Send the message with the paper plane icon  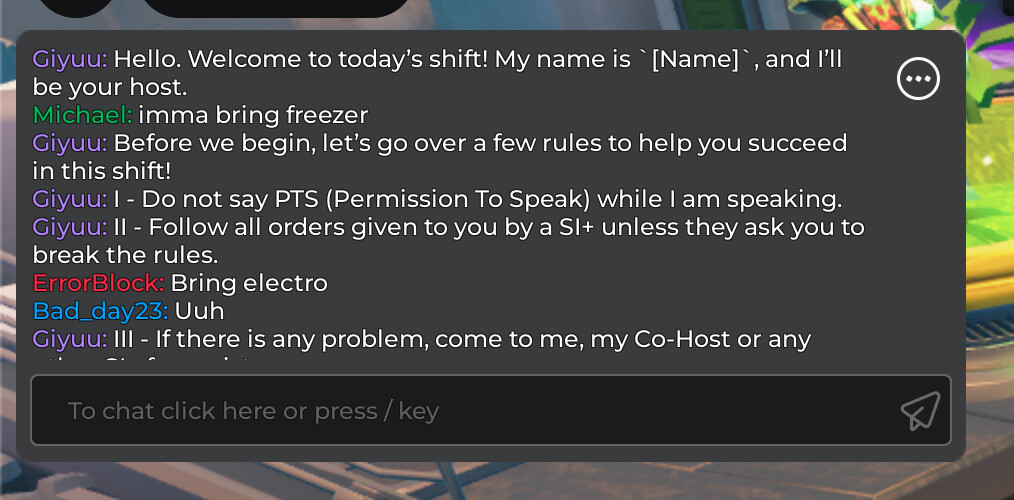click(x=920, y=410)
